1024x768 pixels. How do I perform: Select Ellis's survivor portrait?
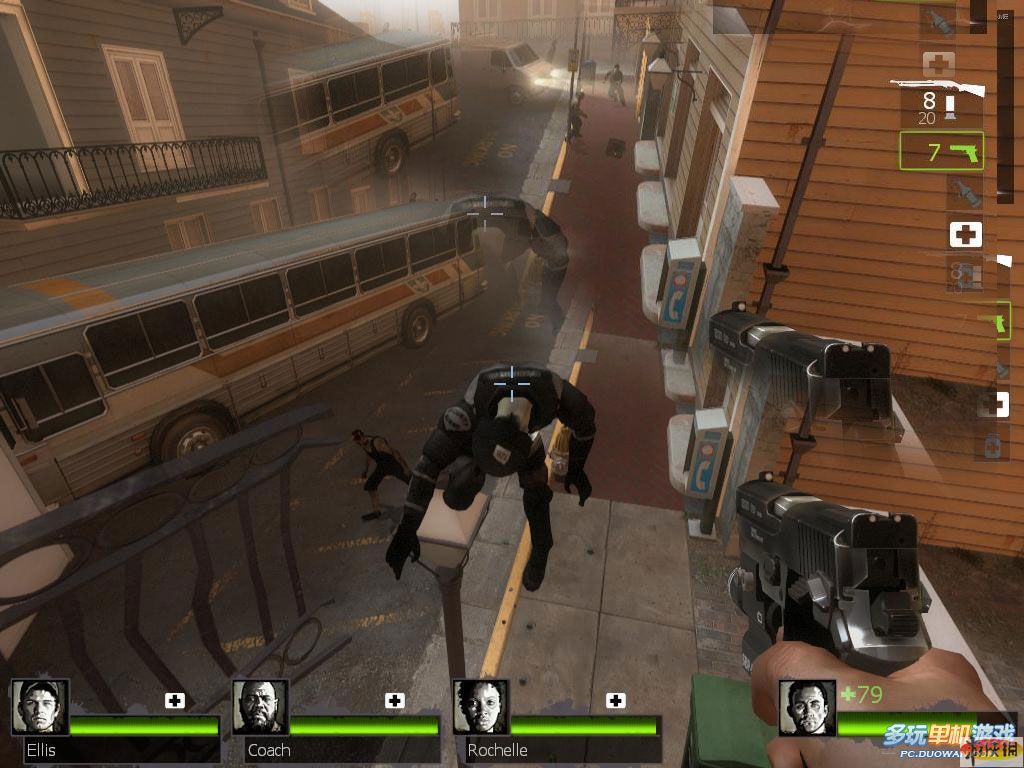pyautogui.click(x=40, y=707)
